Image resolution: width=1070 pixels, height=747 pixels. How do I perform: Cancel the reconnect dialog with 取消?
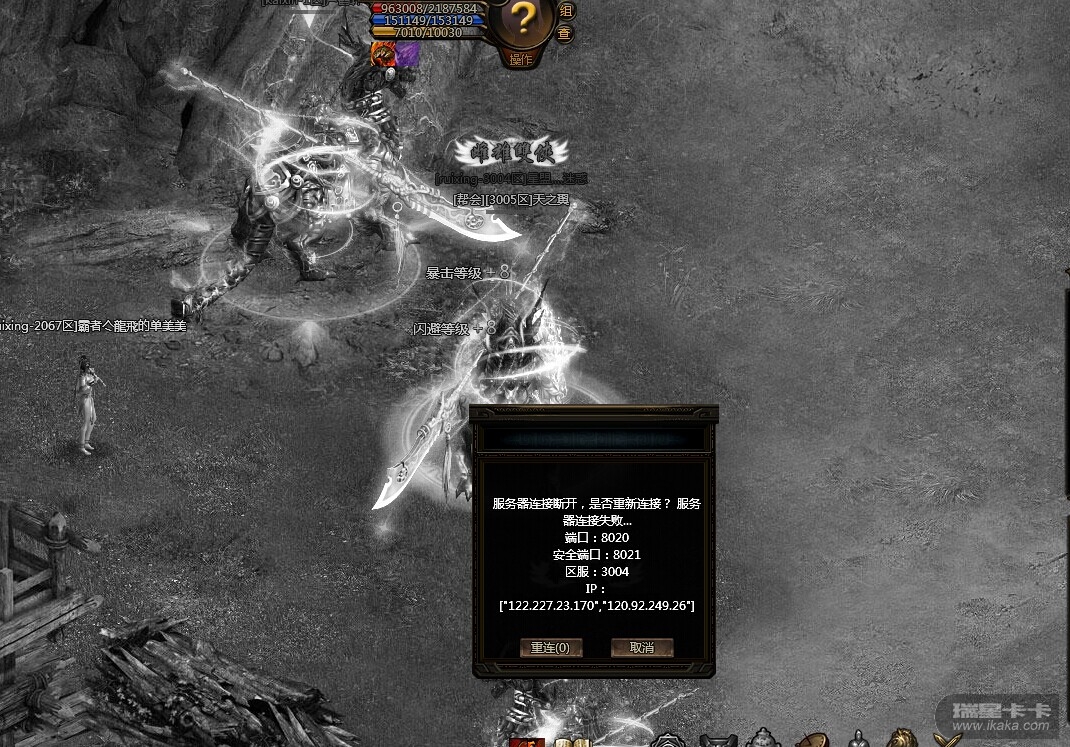point(642,648)
